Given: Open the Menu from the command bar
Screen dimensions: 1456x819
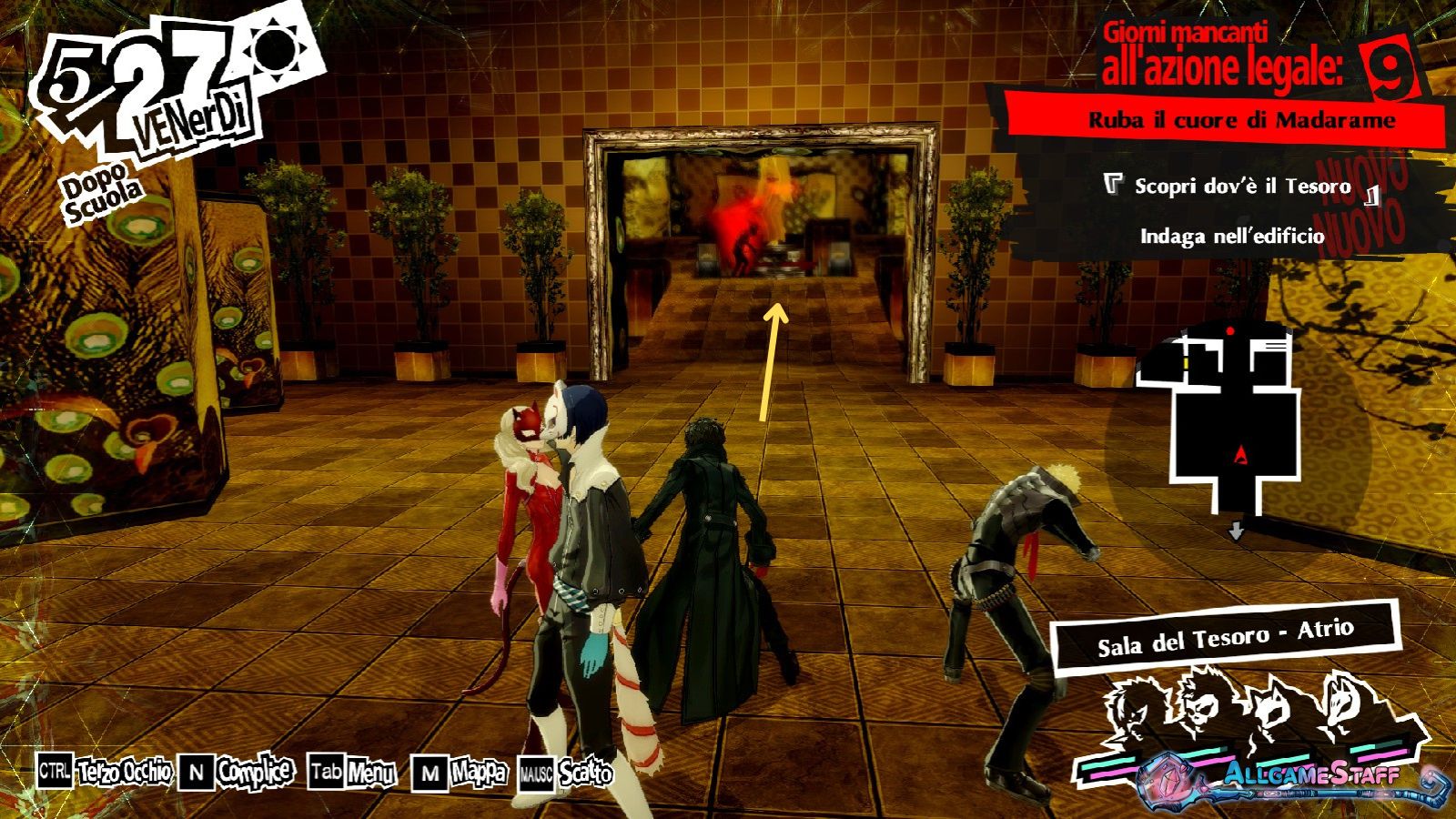Looking at the screenshot, I should point(370,773).
